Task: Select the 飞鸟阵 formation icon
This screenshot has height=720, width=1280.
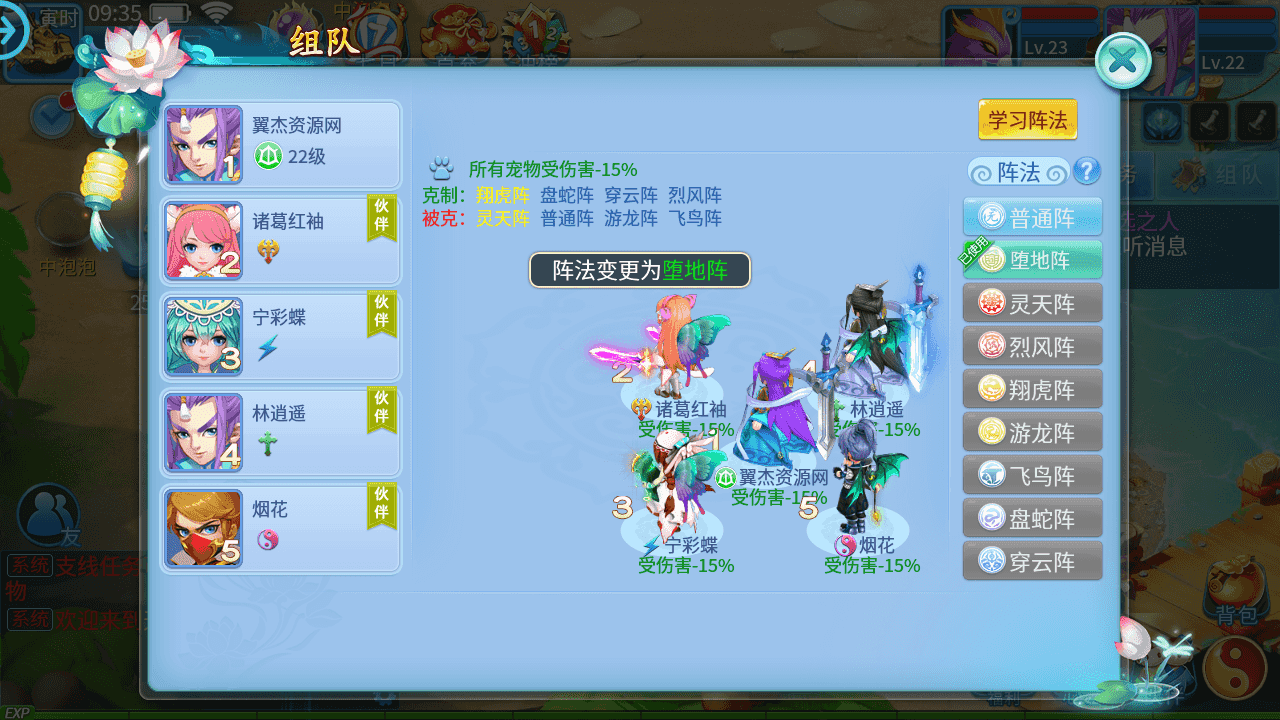Action: (x=1032, y=475)
